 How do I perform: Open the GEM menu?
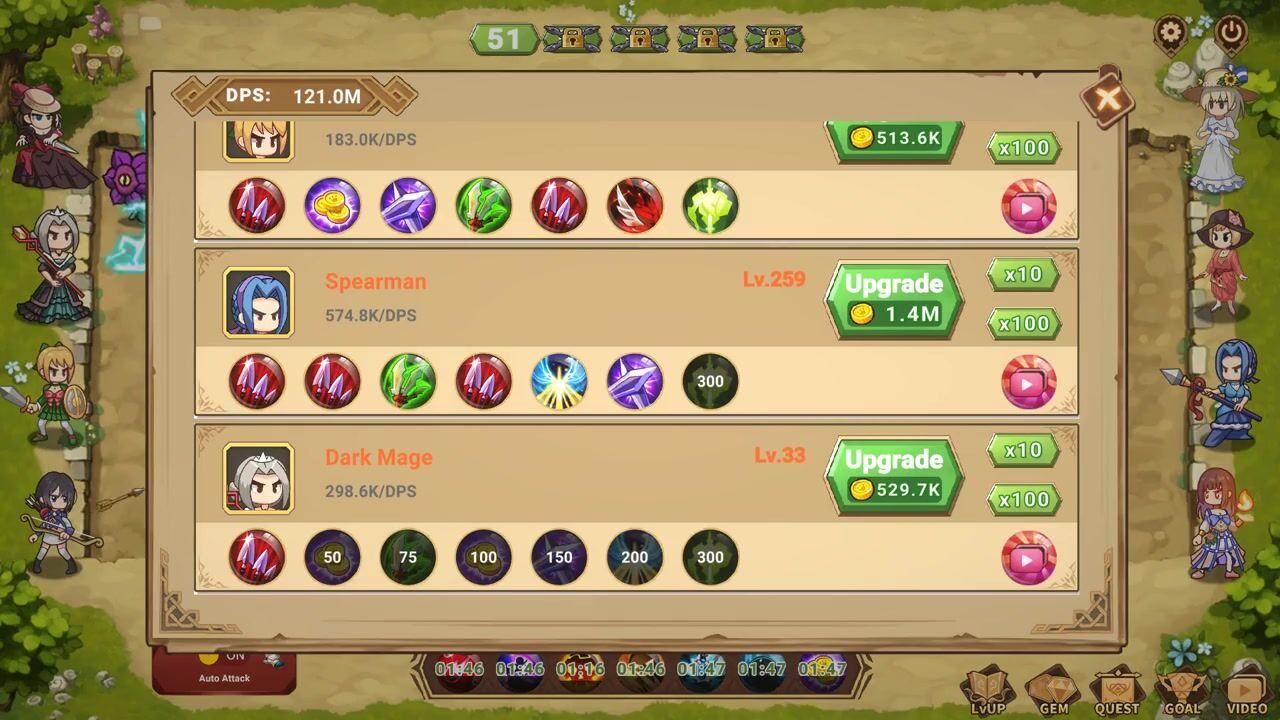tap(1052, 692)
